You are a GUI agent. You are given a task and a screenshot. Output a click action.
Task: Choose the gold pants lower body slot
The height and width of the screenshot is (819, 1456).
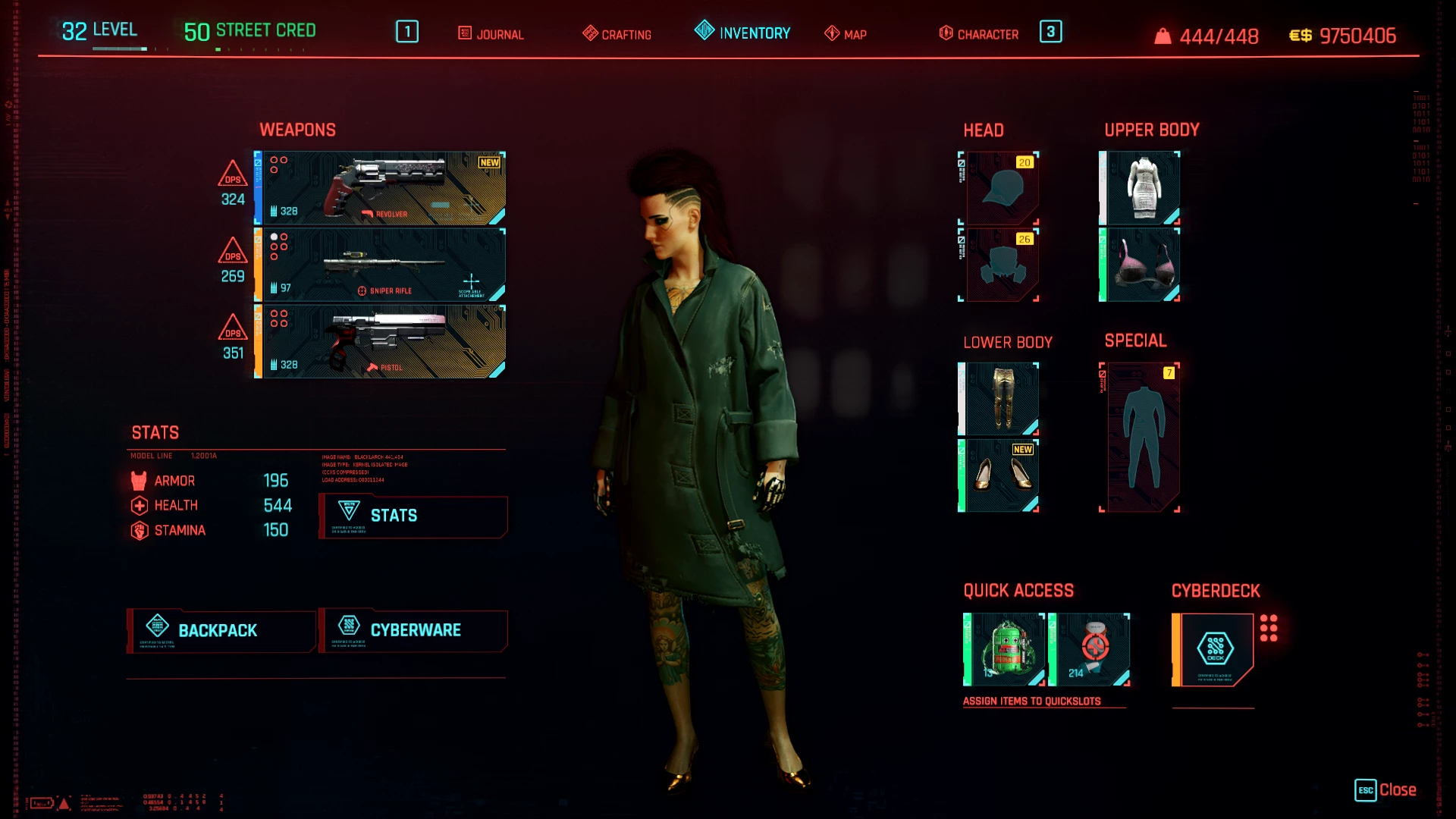(x=1000, y=399)
